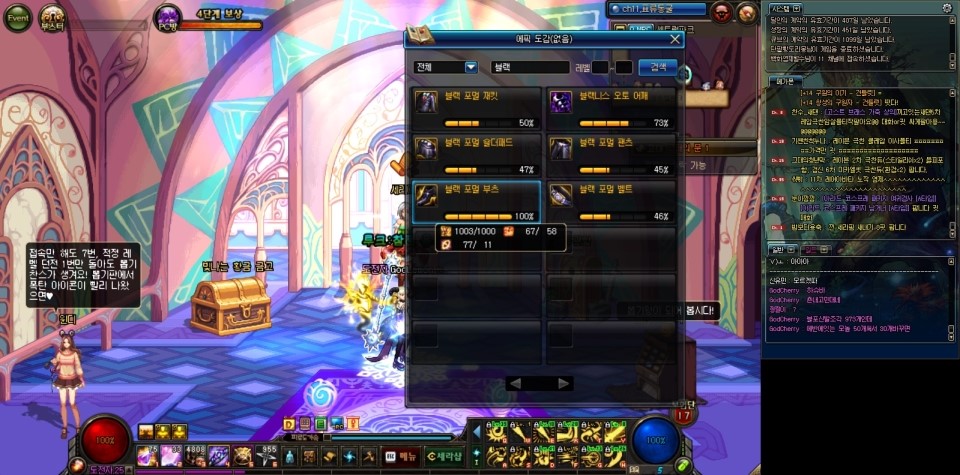Select the 블랙니스 오토 어깨 entry
This screenshot has width=960, height=475.
(611, 106)
